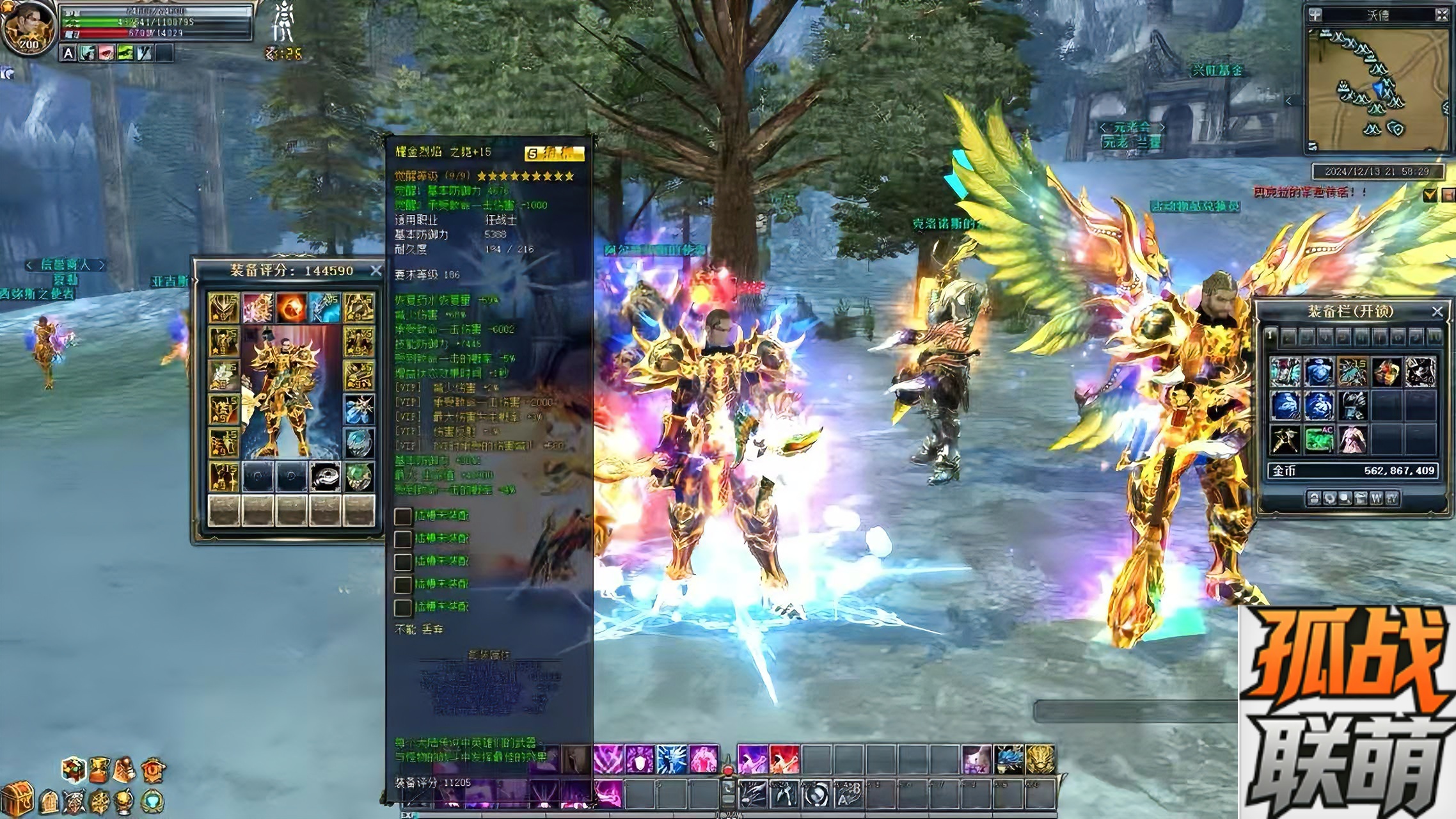This screenshot has height=819, width=1456.
Task: Click the A buff icon under health bars
Action: click(68, 54)
